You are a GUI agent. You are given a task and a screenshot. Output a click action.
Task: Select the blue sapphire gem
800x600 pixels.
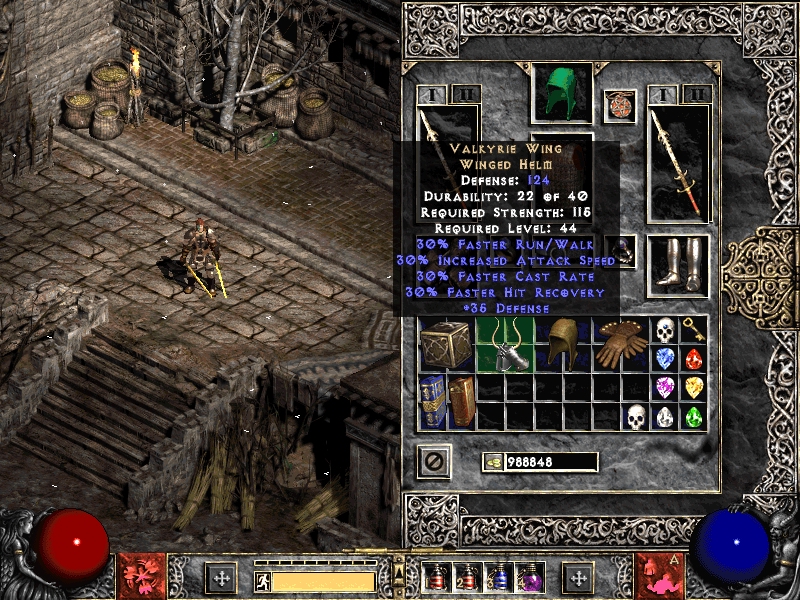click(x=665, y=358)
